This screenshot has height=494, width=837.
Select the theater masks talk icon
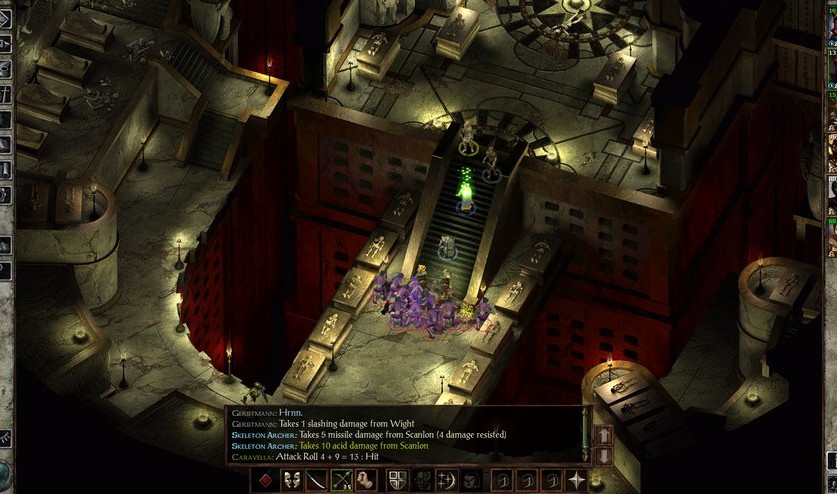pyautogui.click(x=291, y=480)
